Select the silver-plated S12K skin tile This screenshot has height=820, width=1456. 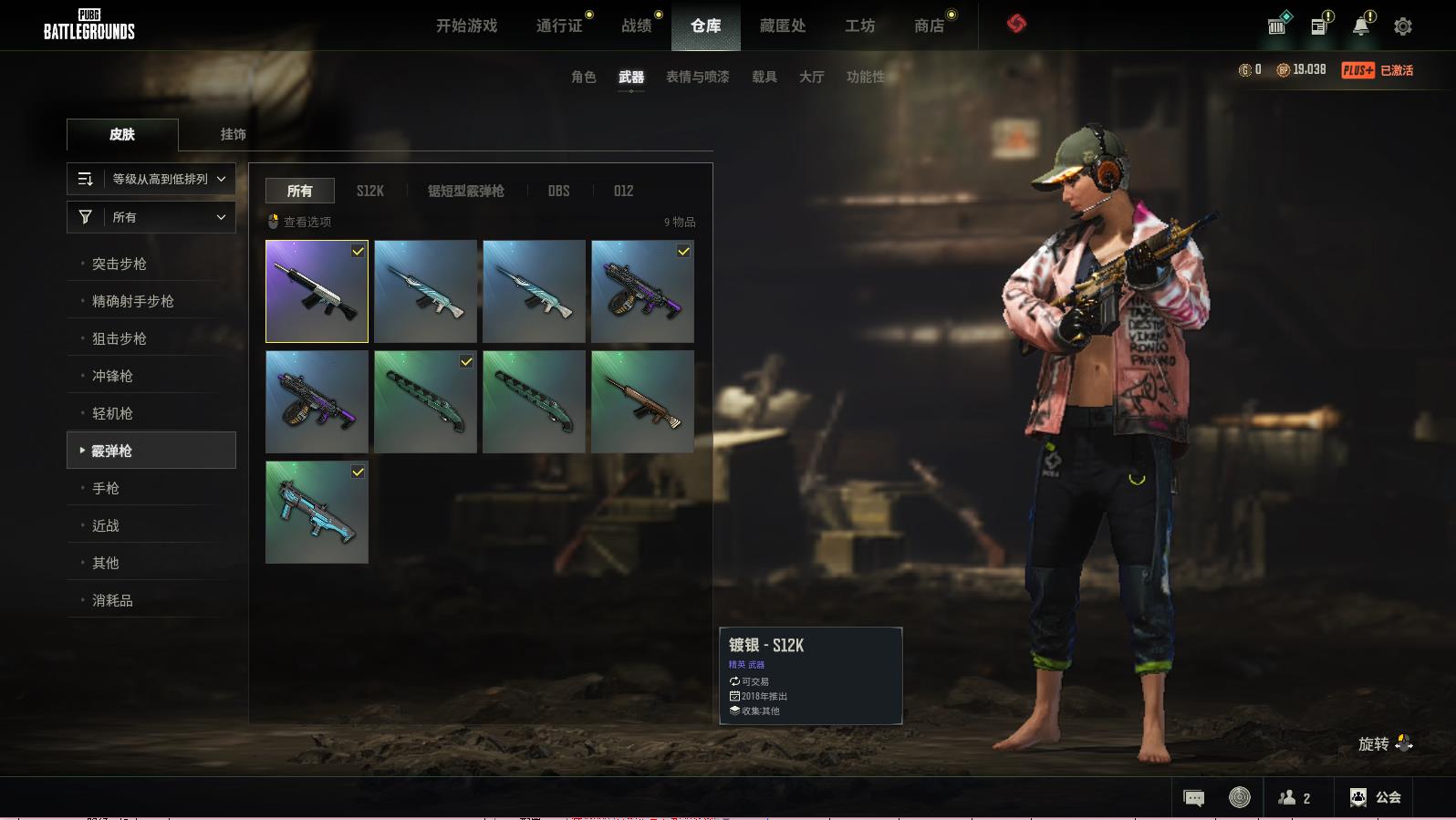click(x=317, y=291)
